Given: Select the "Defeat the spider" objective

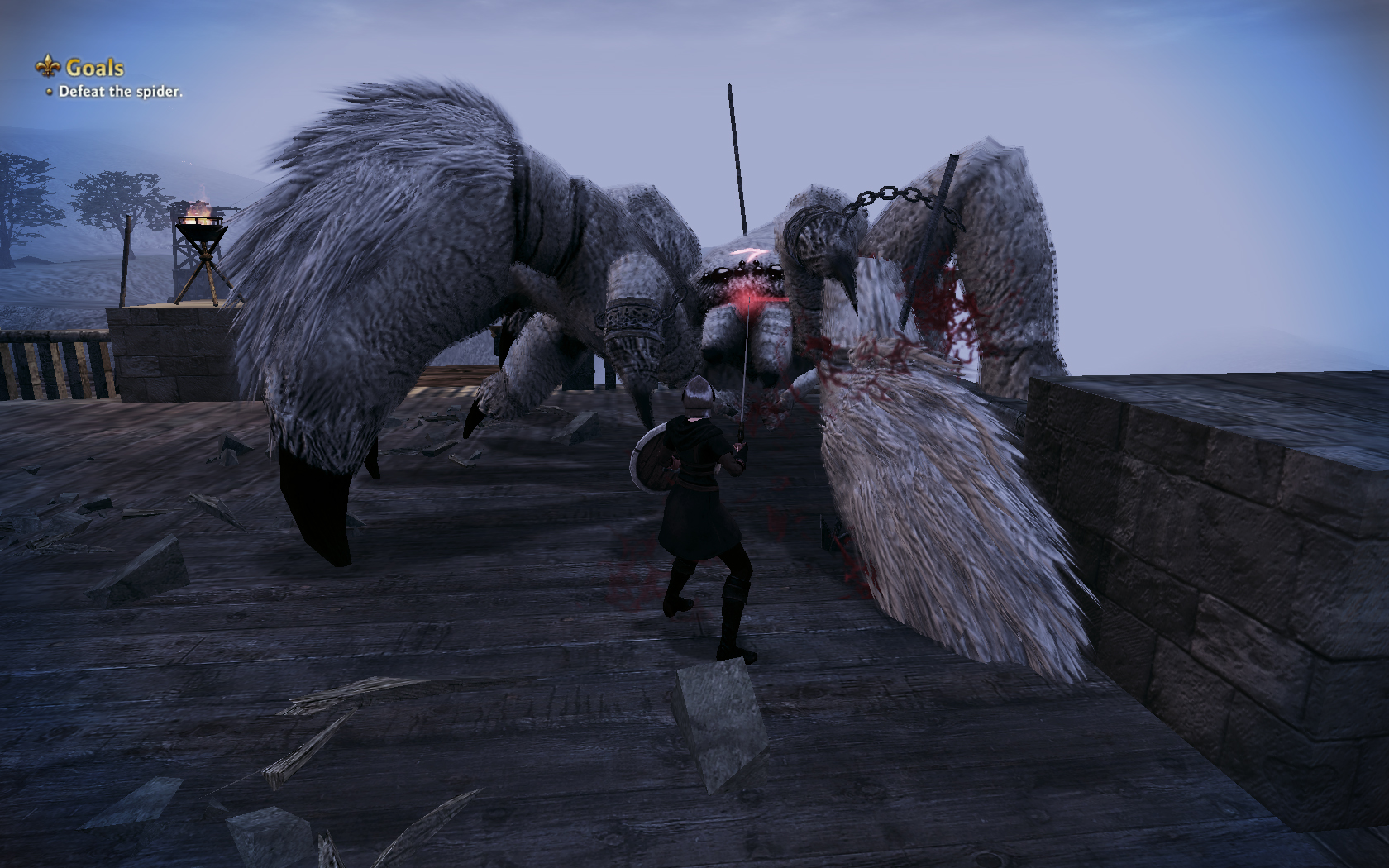Looking at the screenshot, I should [x=120, y=92].
